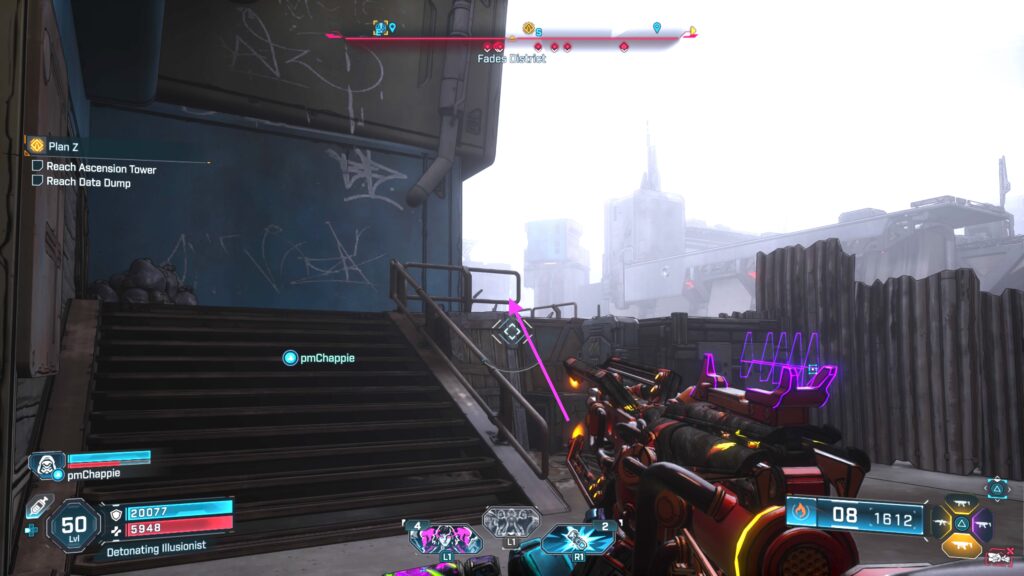The image size is (1024, 576).
Task: Click the gold mission marker on the compass
Action: click(x=528, y=29)
